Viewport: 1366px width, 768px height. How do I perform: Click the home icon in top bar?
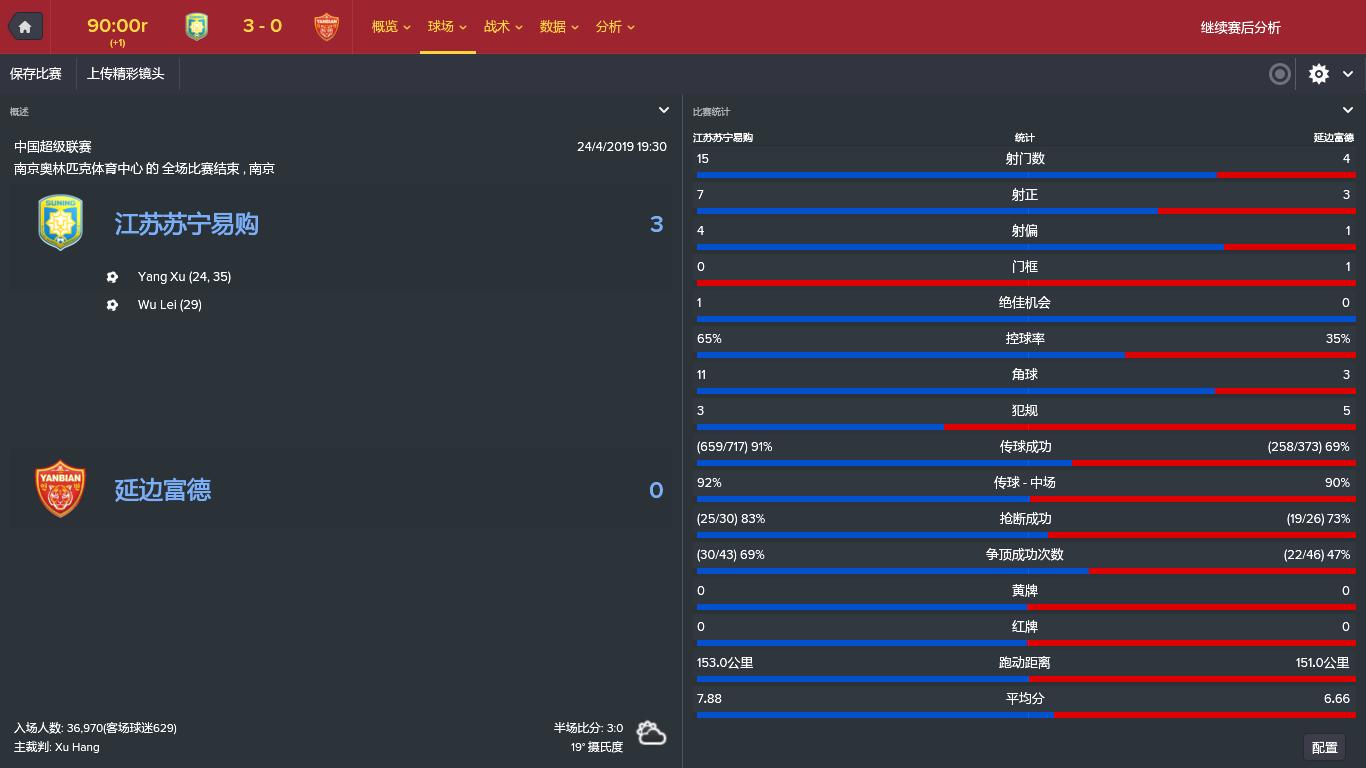click(x=25, y=26)
